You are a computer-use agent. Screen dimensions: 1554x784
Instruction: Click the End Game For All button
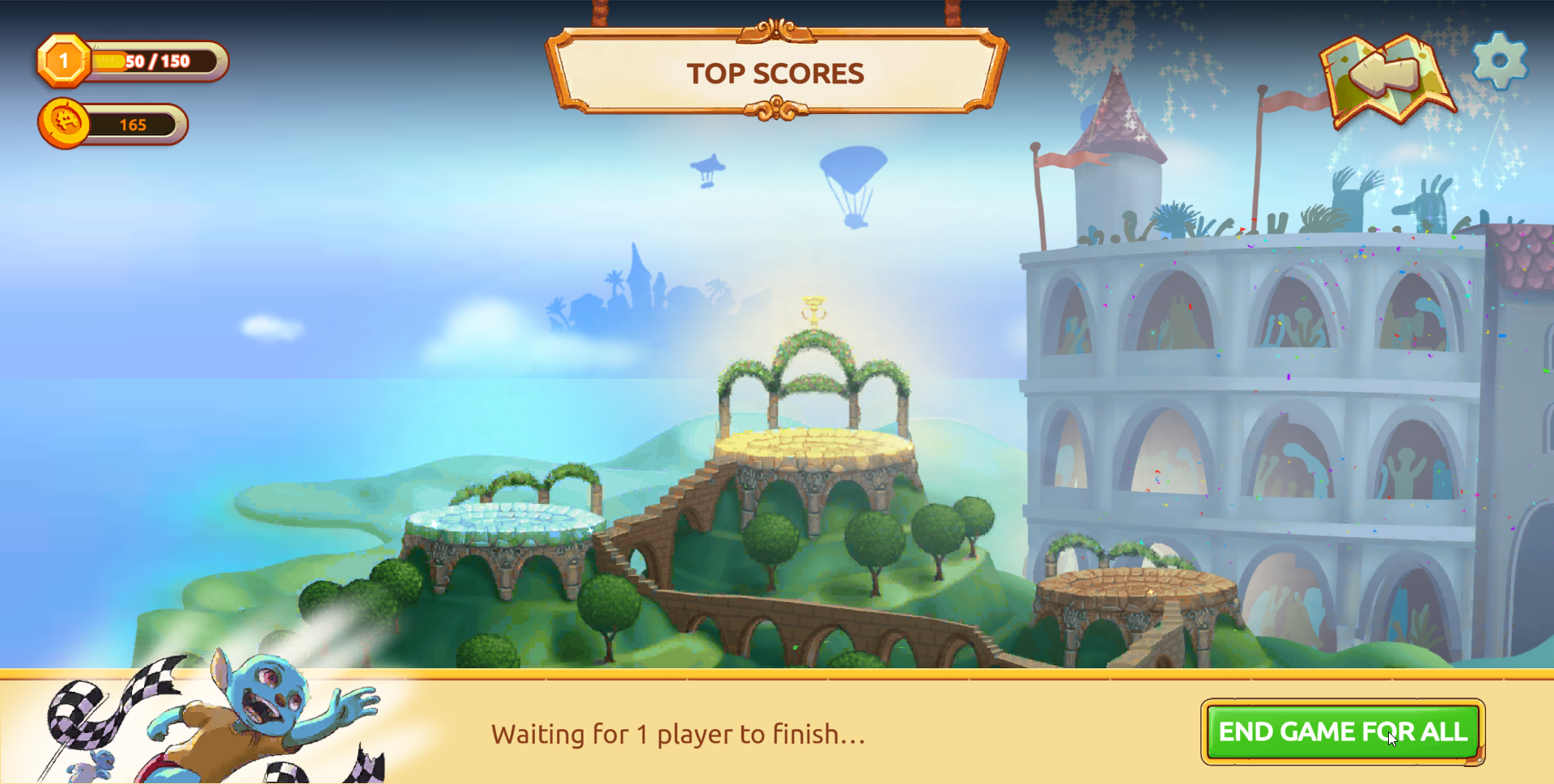point(1342,731)
